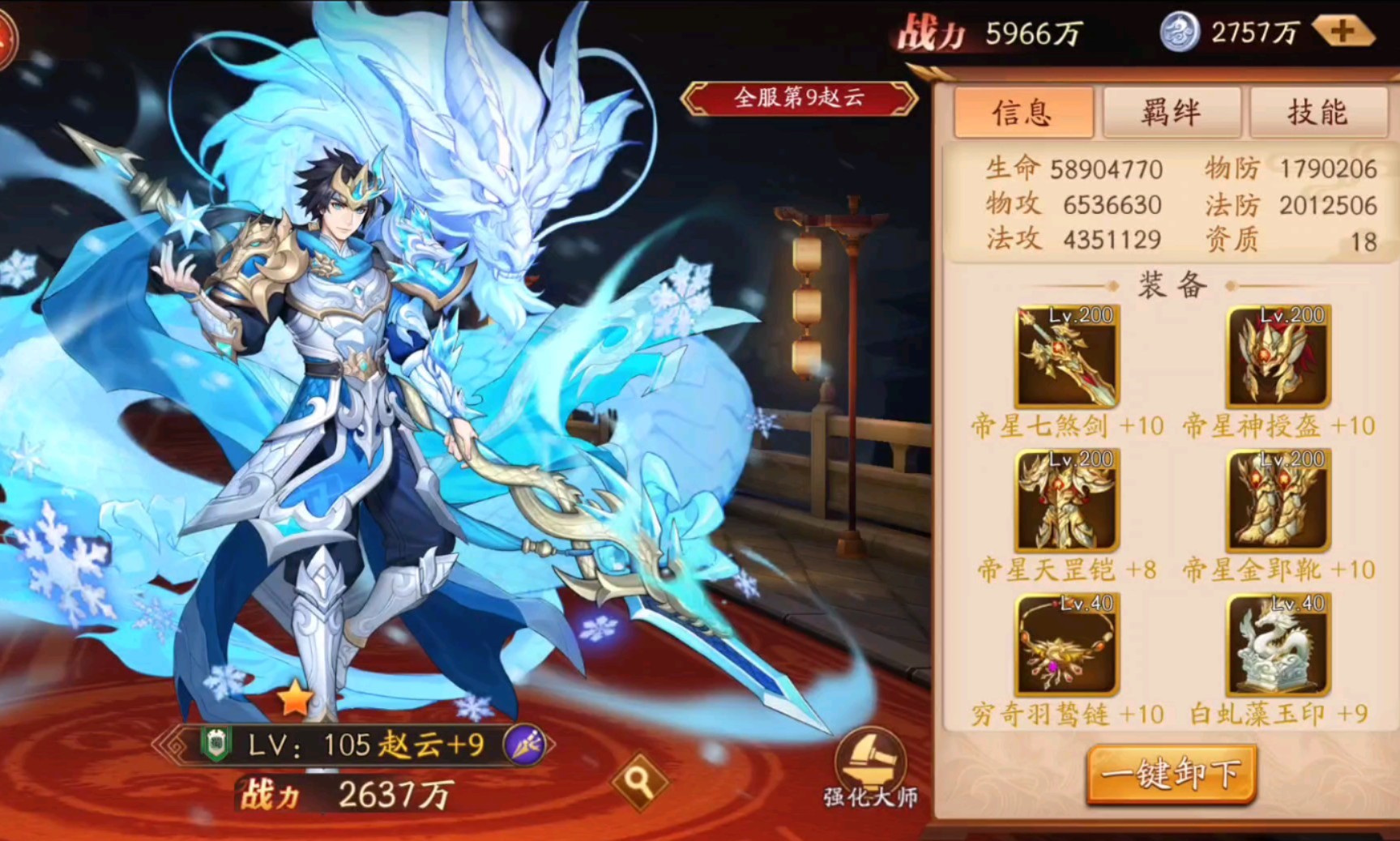The height and width of the screenshot is (841, 1400).
Task: Click the 一键卸下 unequip-all button
Action: pos(1171,774)
